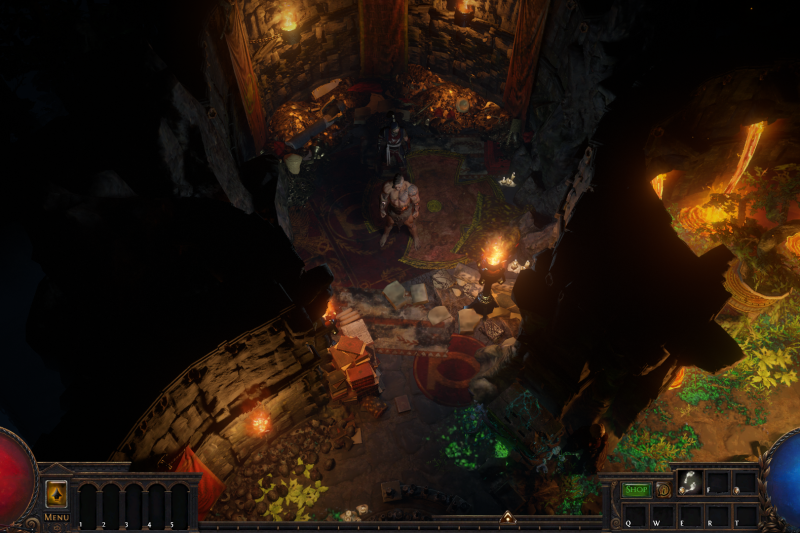Select the flask slot numbered 3

pos(132,505)
